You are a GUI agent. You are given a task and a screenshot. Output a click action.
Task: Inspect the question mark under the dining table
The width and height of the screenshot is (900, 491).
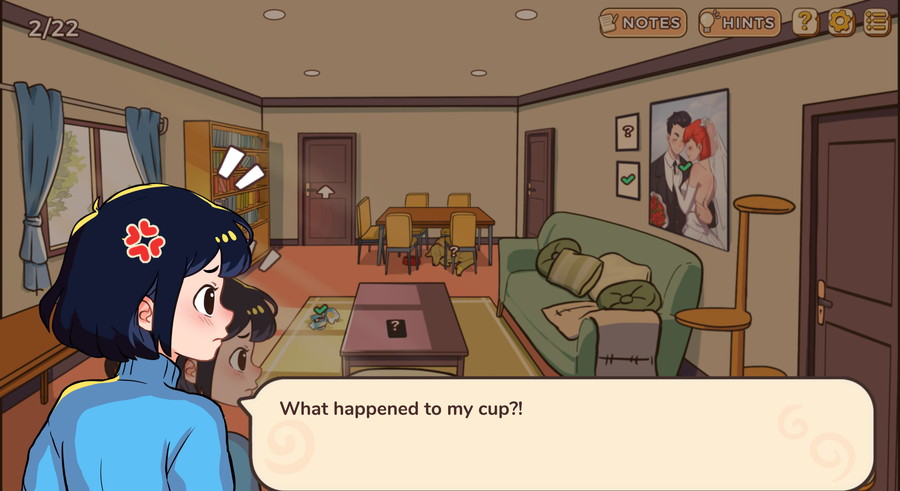452,252
